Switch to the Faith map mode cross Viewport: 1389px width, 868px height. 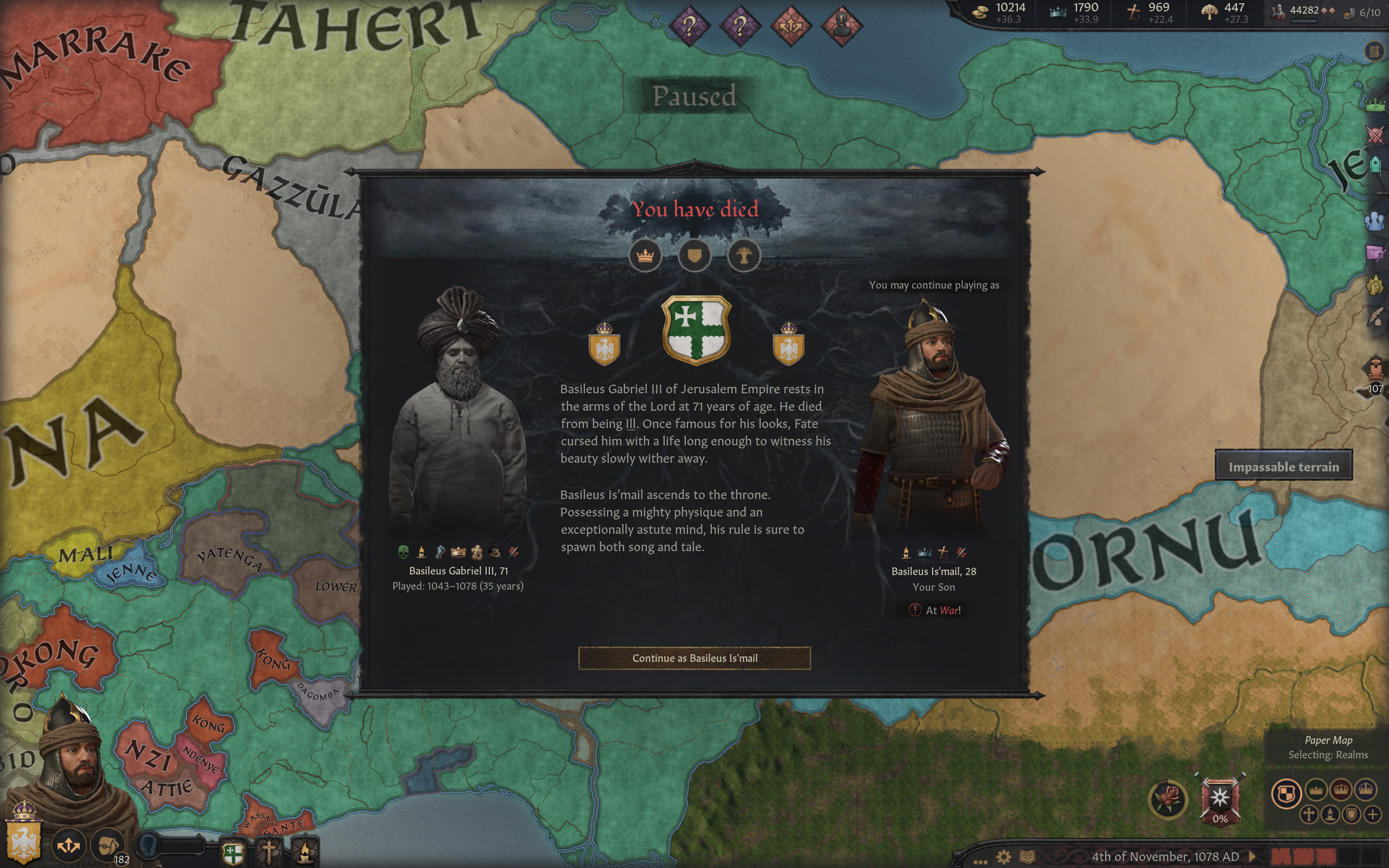click(x=1309, y=814)
